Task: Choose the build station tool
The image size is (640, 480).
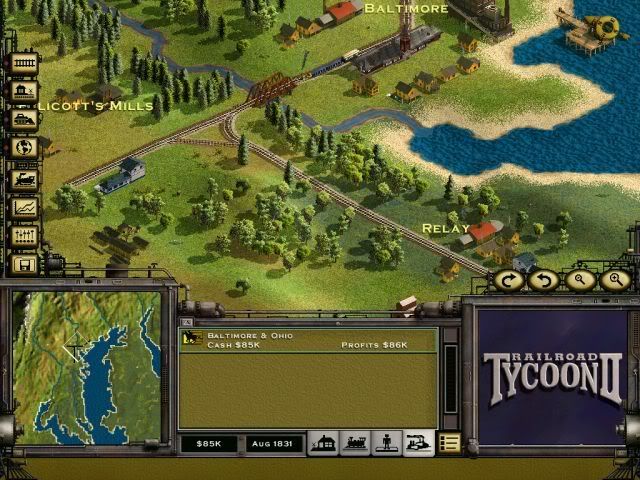Action: pyautogui.click(x=24, y=91)
